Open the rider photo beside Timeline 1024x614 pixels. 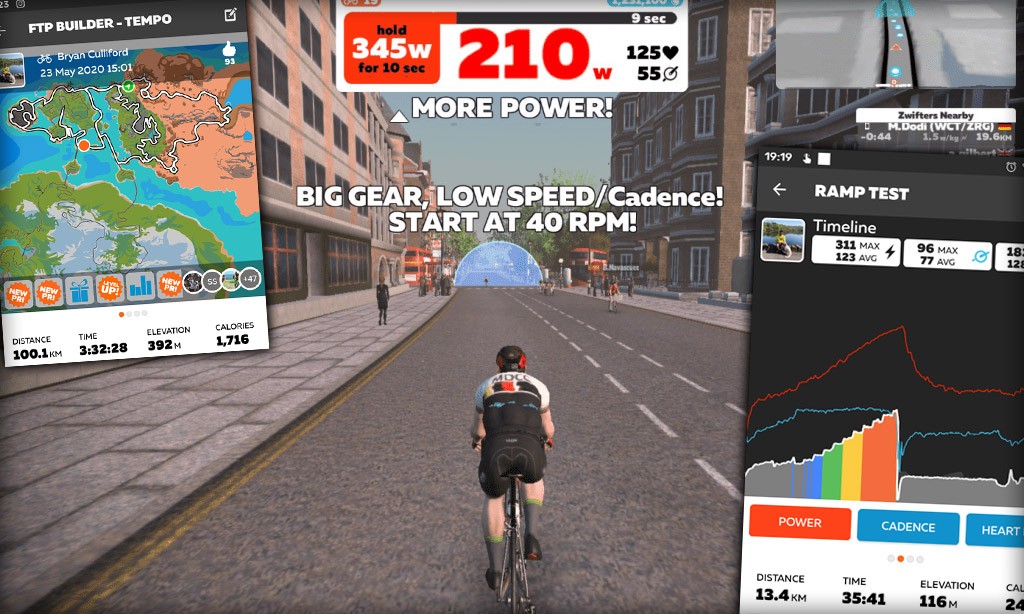(782, 240)
